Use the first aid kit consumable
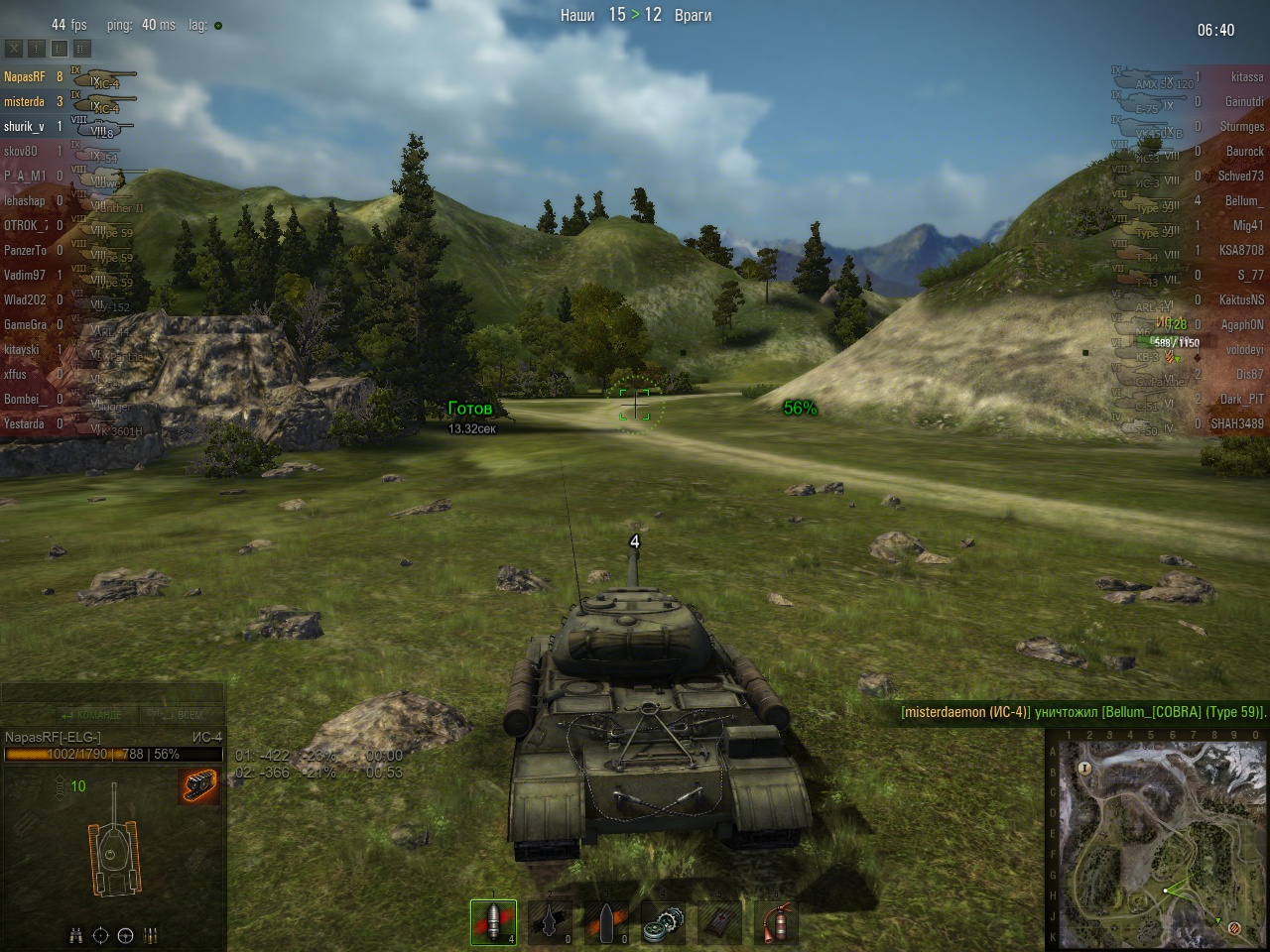The width and height of the screenshot is (1270, 952). pyautogui.click(x=720, y=923)
